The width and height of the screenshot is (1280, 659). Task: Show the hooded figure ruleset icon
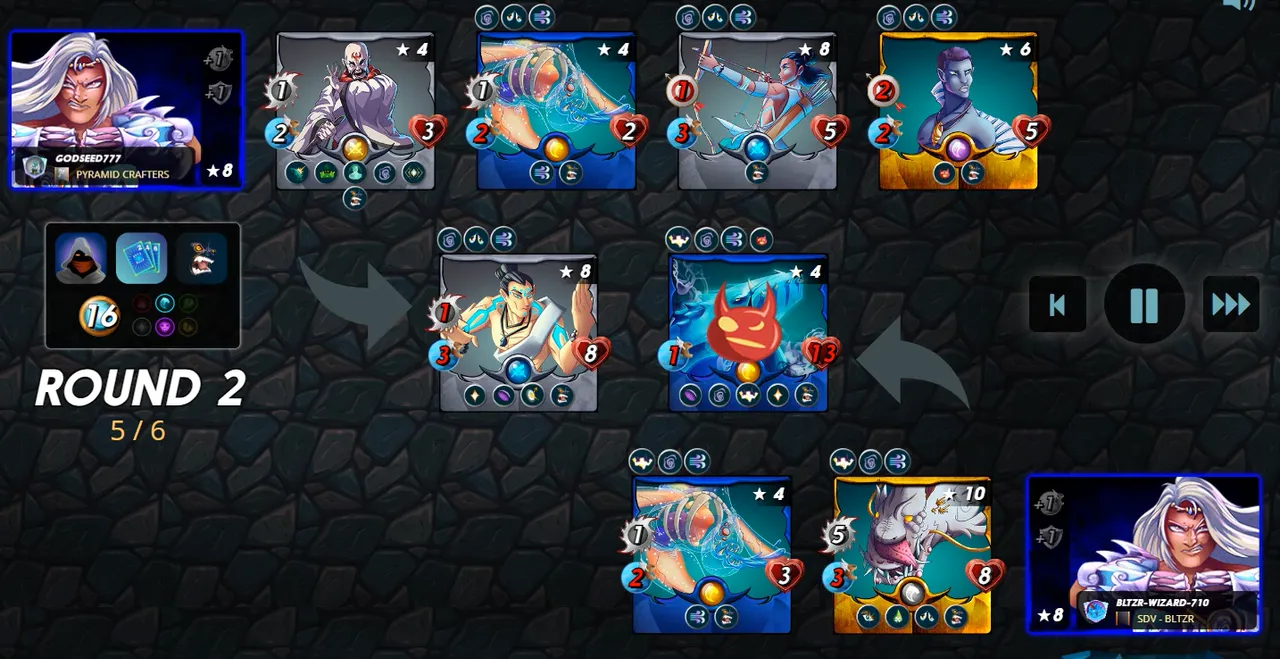[x=81, y=259]
